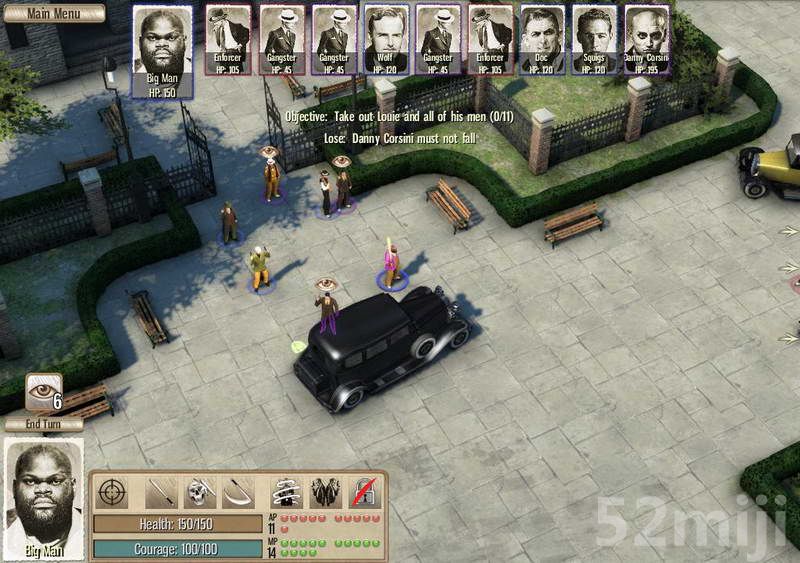
Task: Choose the curved blade slash ability
Action: (x=240, y=492)
